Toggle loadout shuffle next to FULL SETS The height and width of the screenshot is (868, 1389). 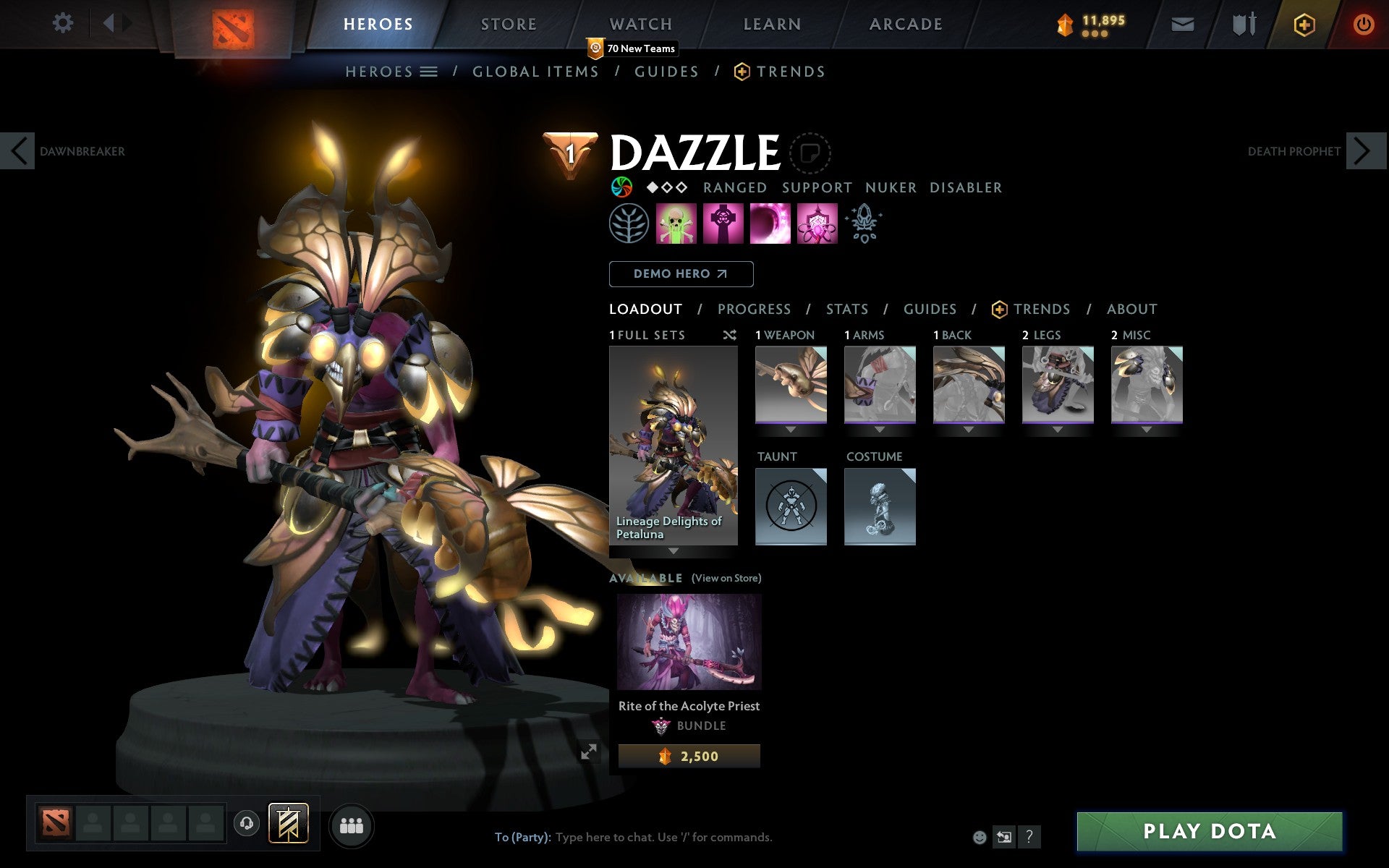click(729, 335)
